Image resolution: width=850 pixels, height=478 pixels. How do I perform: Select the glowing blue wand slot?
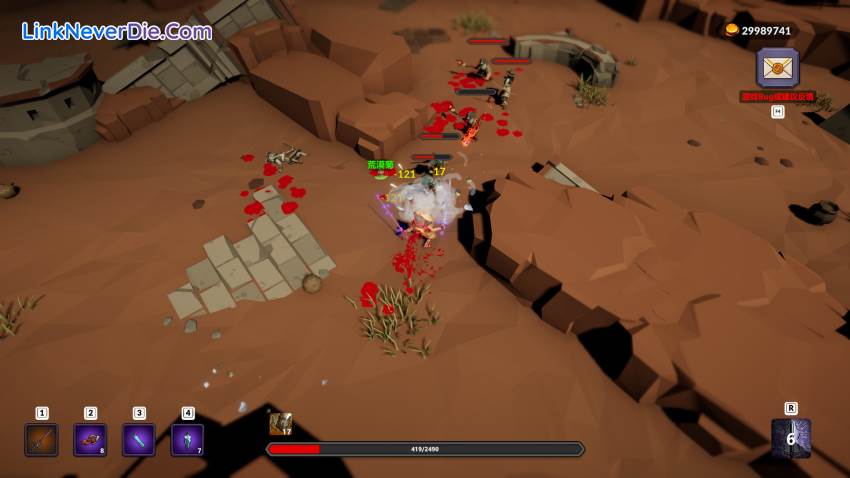[139, 439]
